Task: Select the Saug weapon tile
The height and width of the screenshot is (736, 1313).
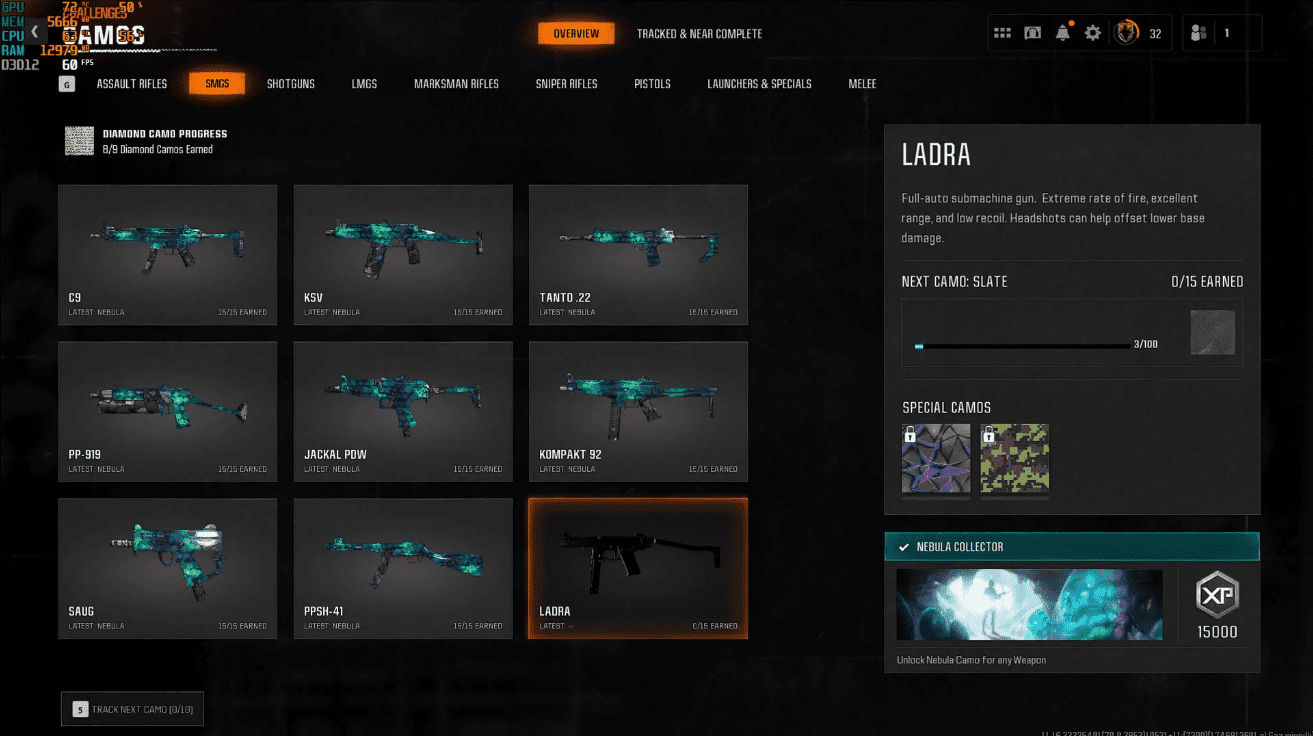Action: pyautogui.click(x=168, y=569)
